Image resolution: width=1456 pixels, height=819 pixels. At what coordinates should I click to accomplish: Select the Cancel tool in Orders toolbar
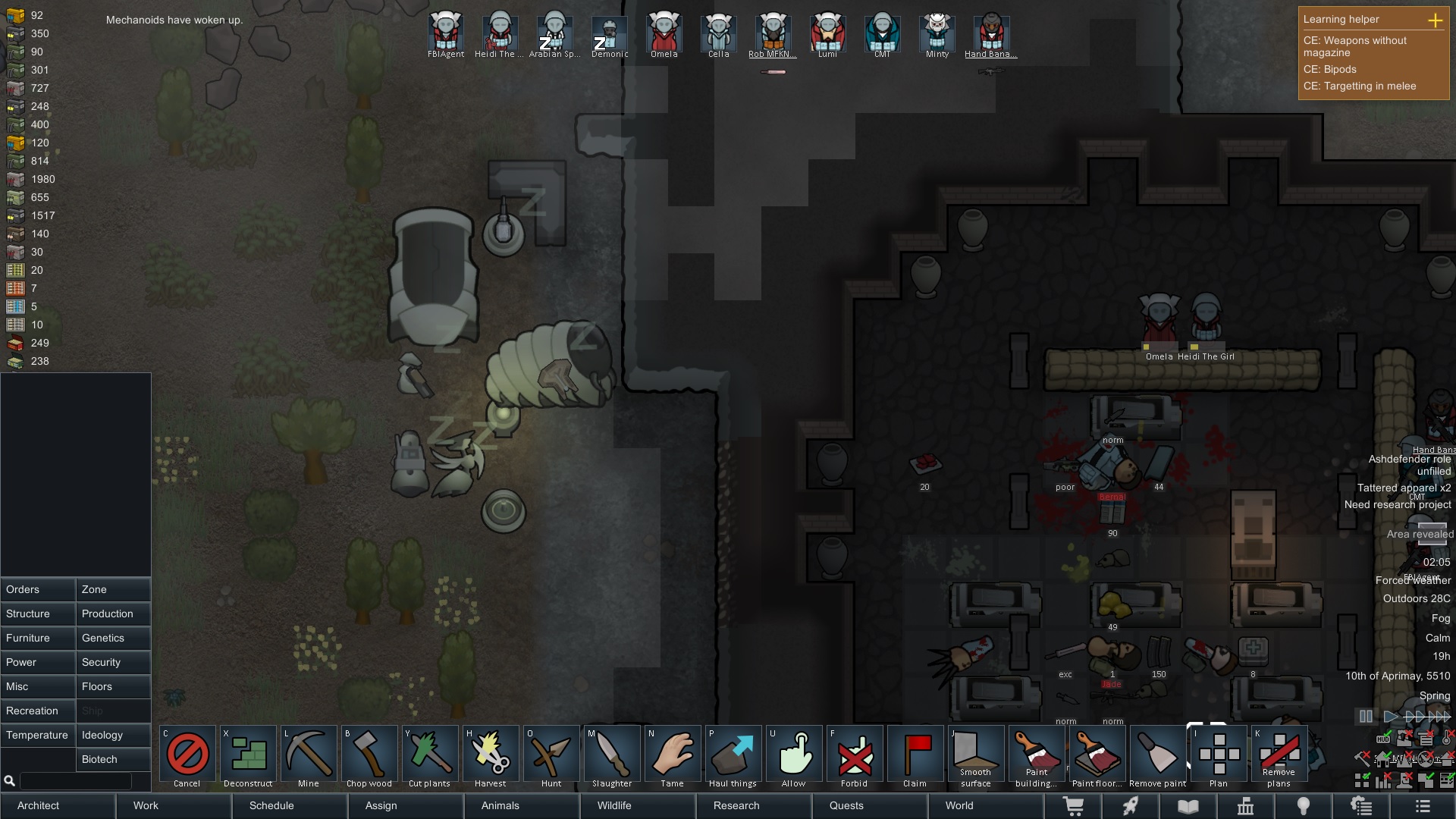(187, 754)
